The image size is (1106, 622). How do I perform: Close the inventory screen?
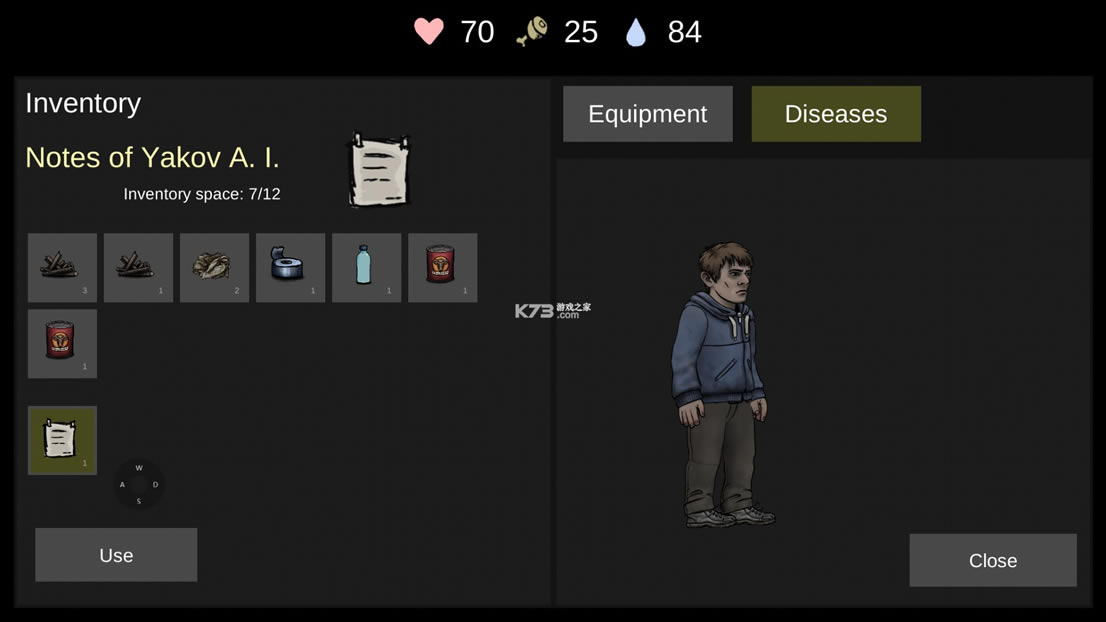coord(992,560)
